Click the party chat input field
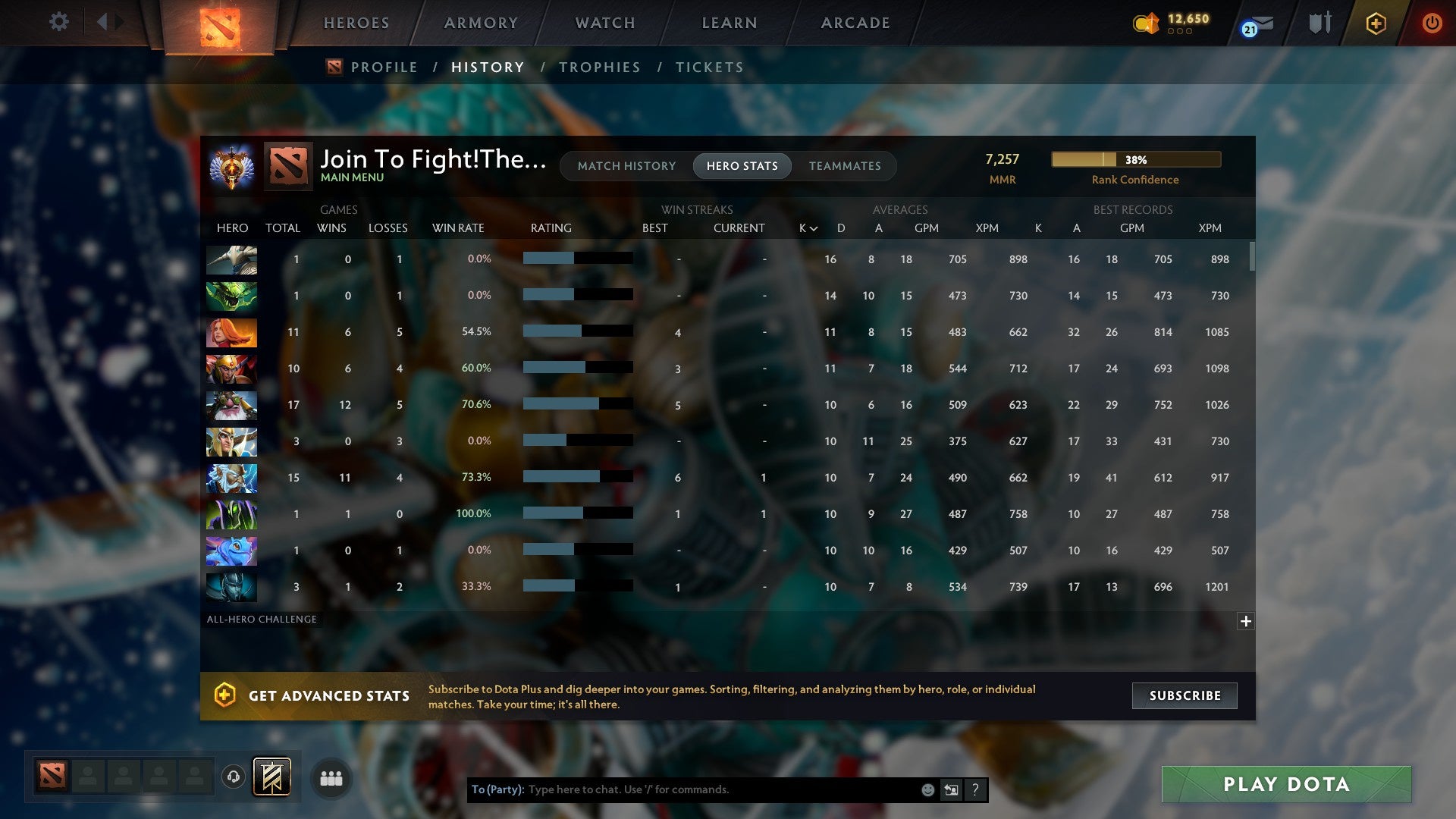The image size is (1456, 819). (682, 789)
